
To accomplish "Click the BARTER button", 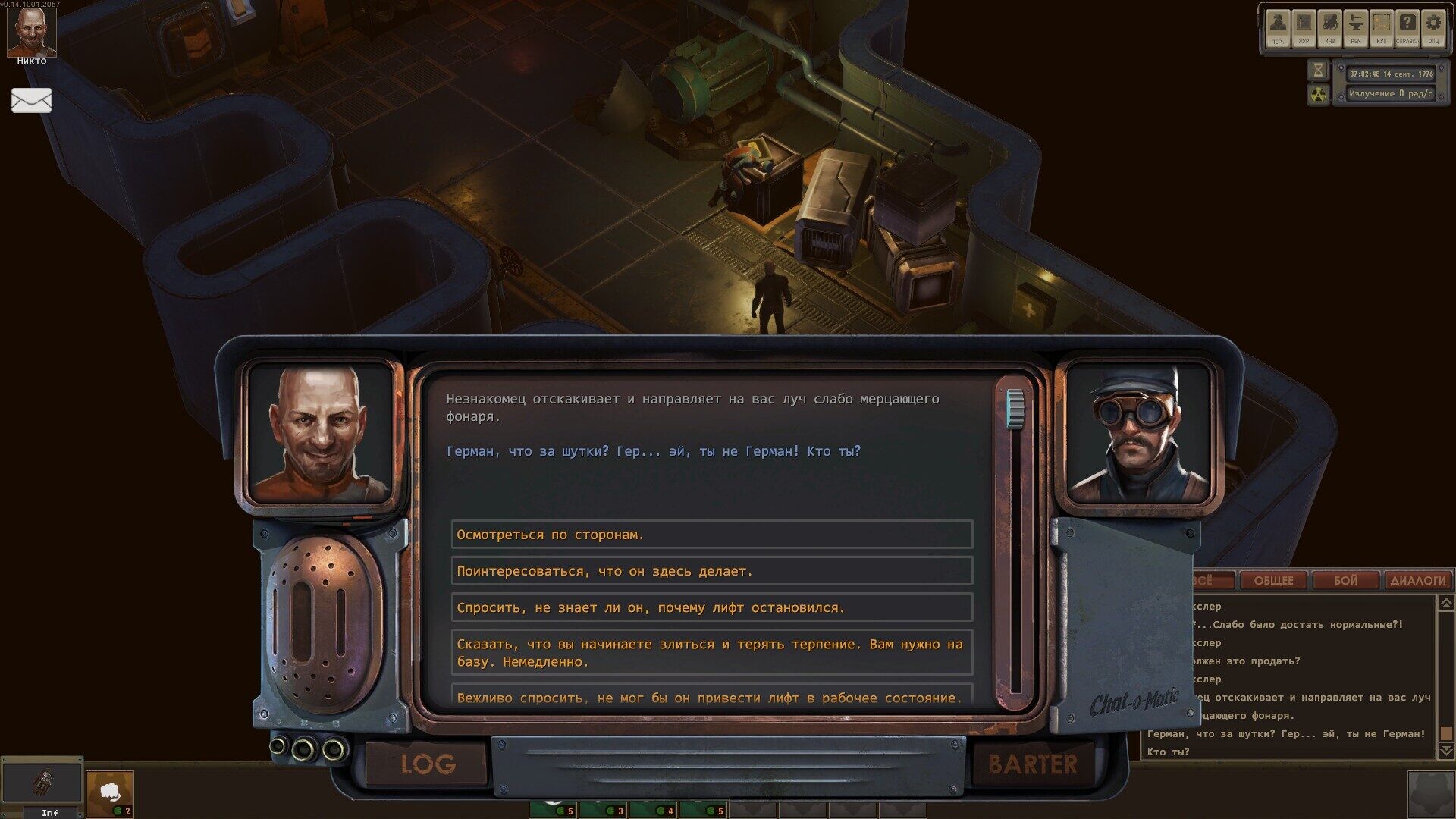I will click(x=1032, y=764).
